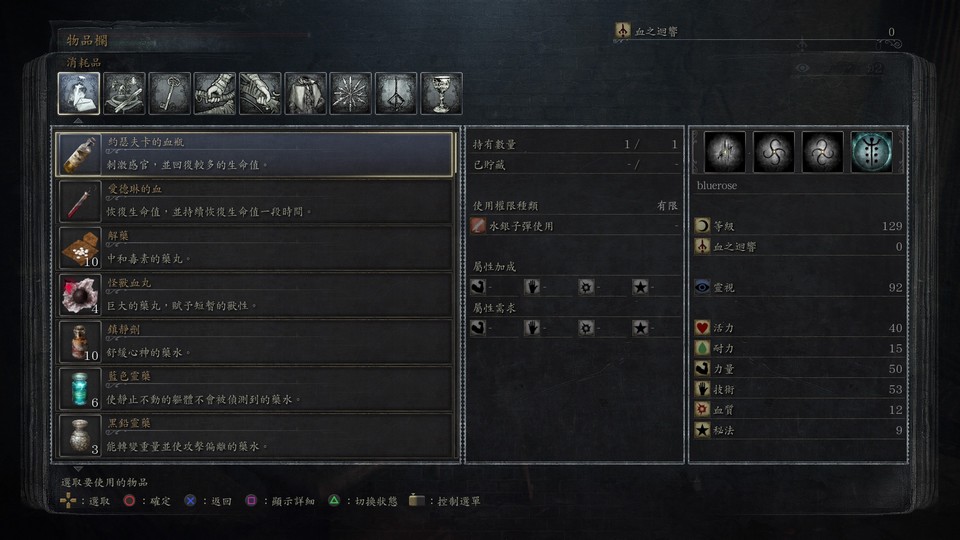
Task: Choose the 愛德琳的血 blood item
Action: pyautogui.click(x=256, y=201)
